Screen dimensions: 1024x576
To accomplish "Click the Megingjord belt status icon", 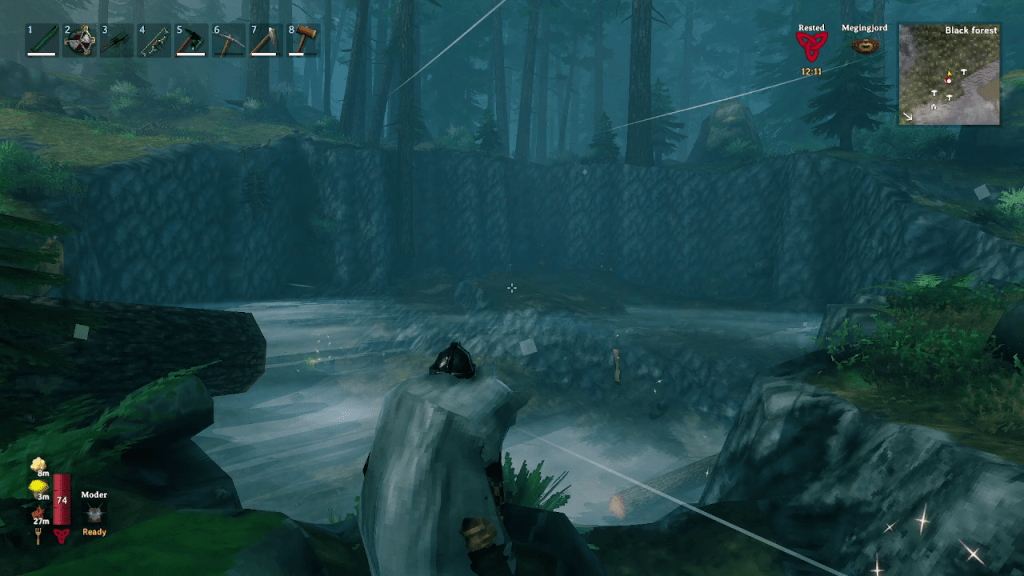I will [863, 46].
